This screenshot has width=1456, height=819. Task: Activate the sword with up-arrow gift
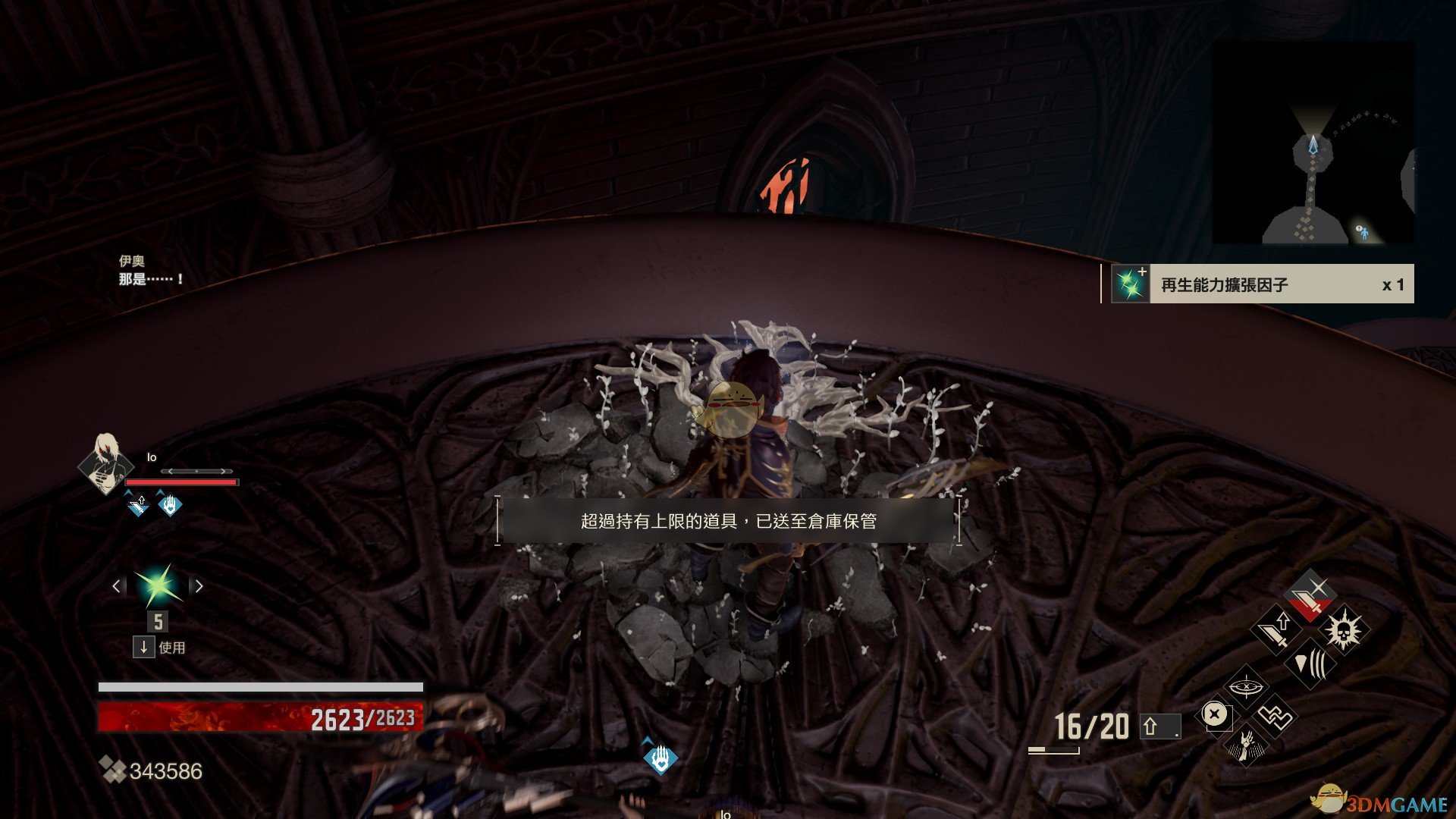point(1276,630)
